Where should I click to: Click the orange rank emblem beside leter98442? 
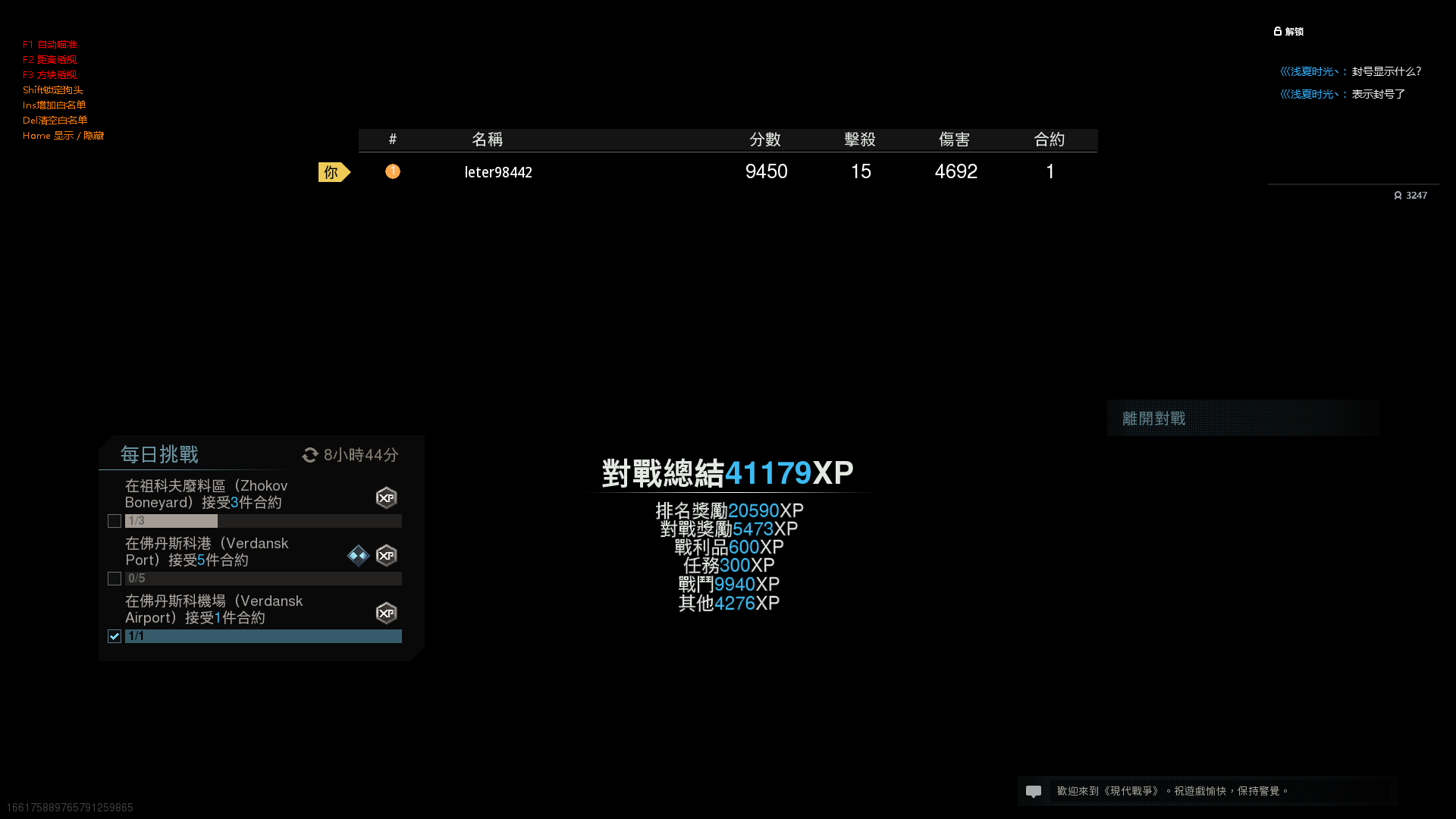coord(393,171)
